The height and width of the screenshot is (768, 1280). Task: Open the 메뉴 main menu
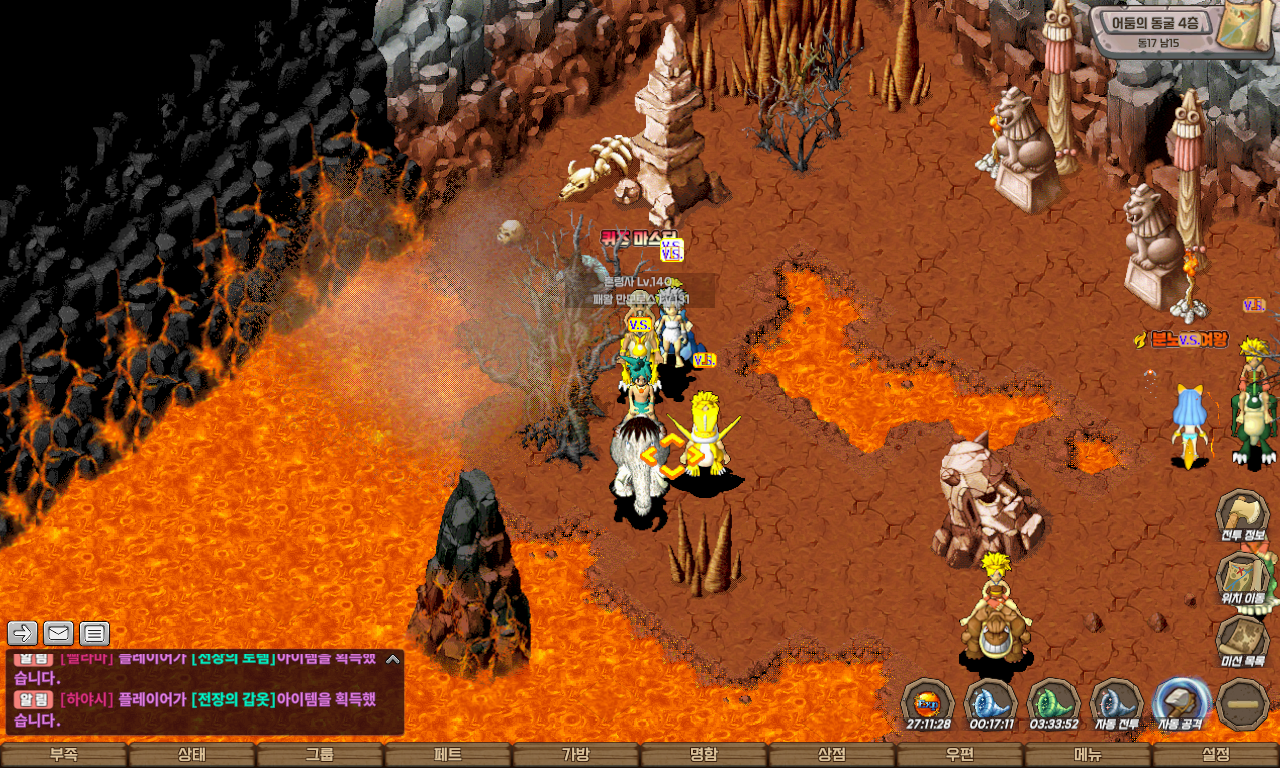1087,755
